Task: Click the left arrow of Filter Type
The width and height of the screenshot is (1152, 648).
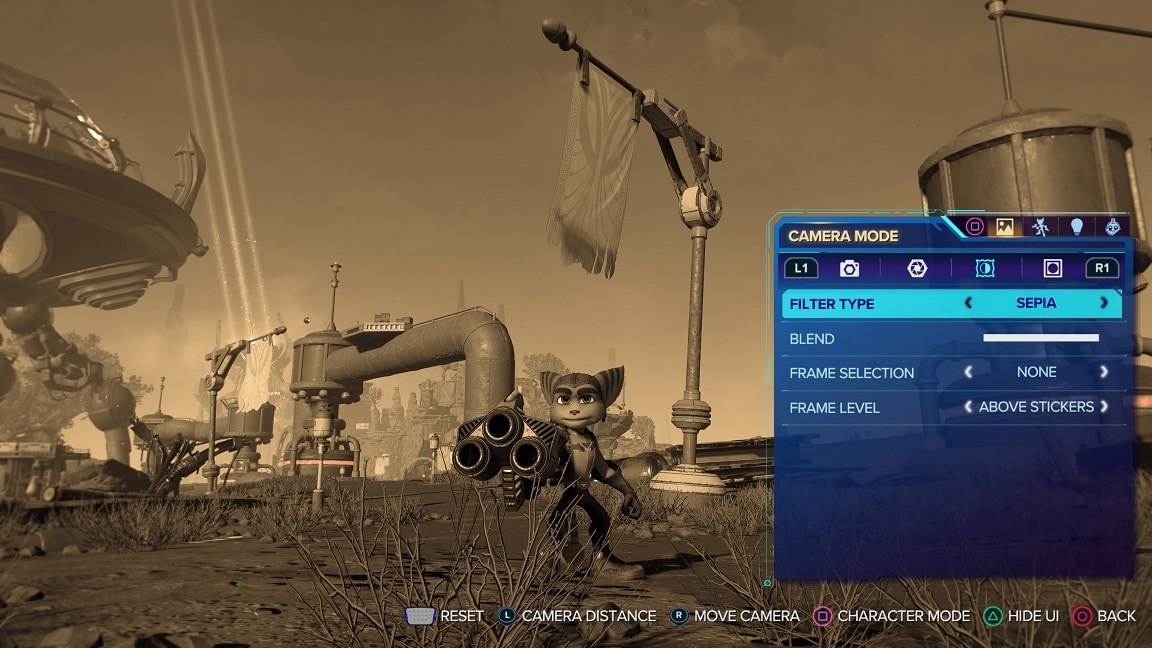Action: [968, 303]
